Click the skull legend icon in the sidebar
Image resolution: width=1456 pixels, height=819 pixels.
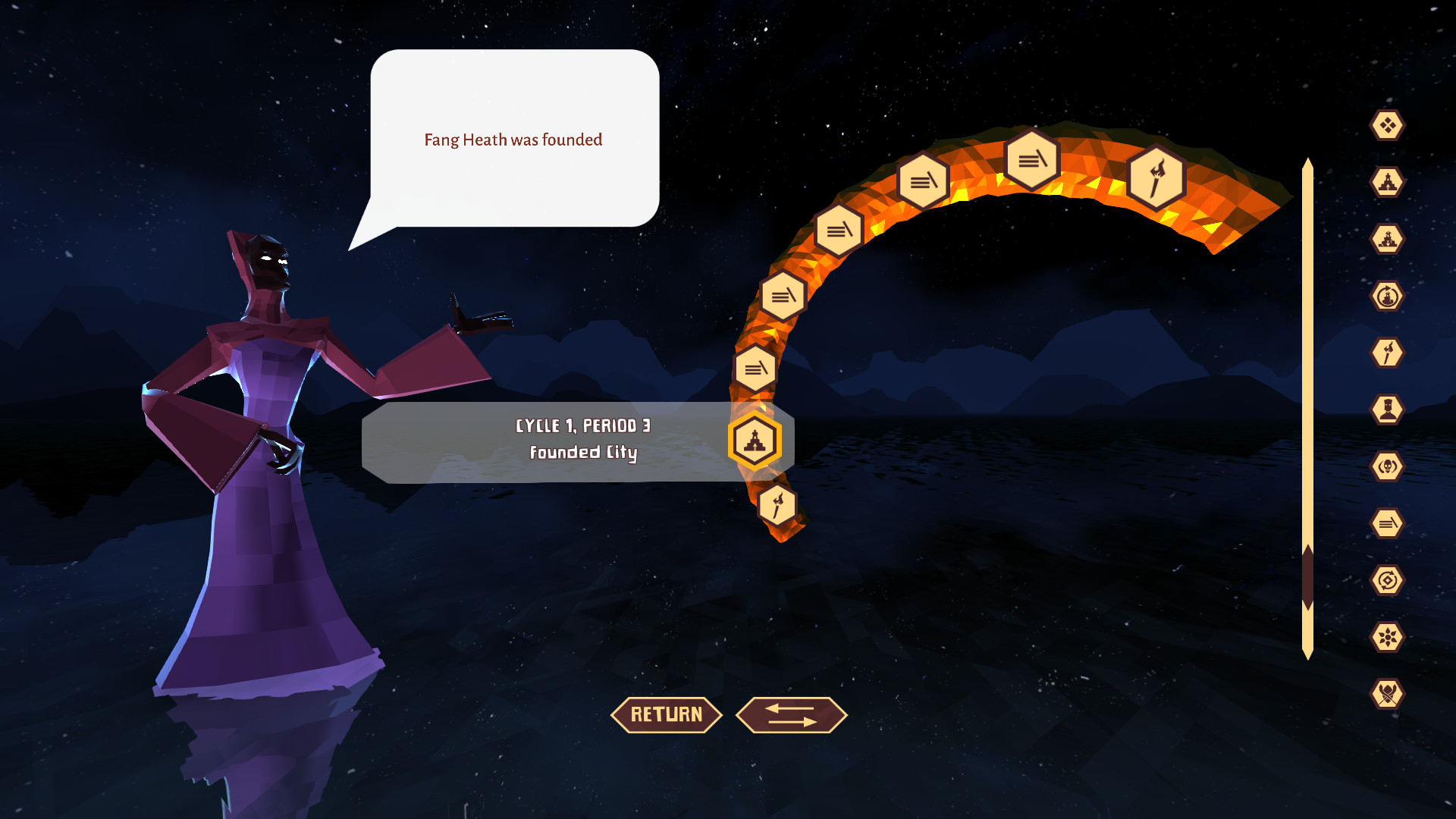1387,467
